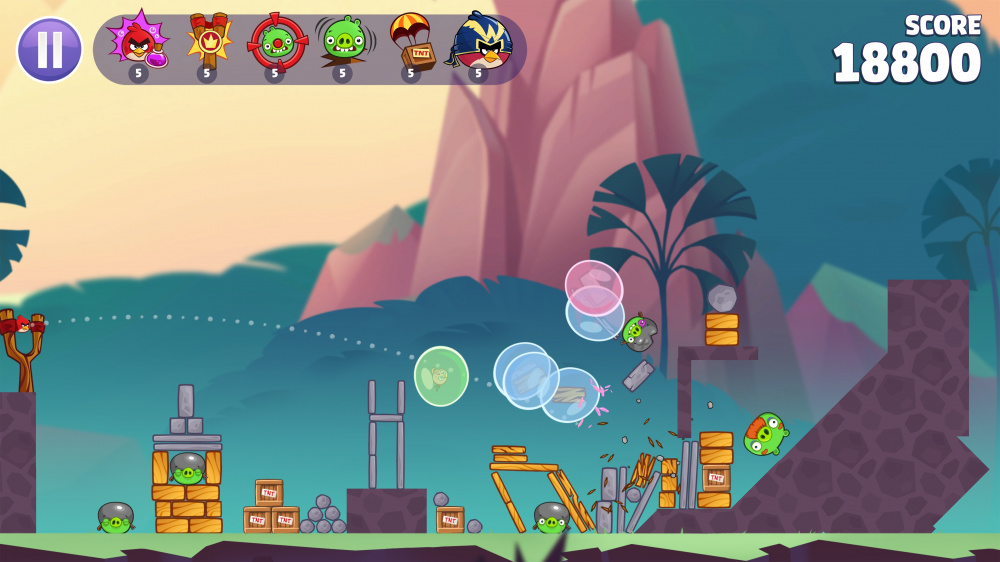The width and height of the screenshot is (1000, 562).
Task: Trigger the Birdquake shaking pig power-up
Action: pos(343,44)
